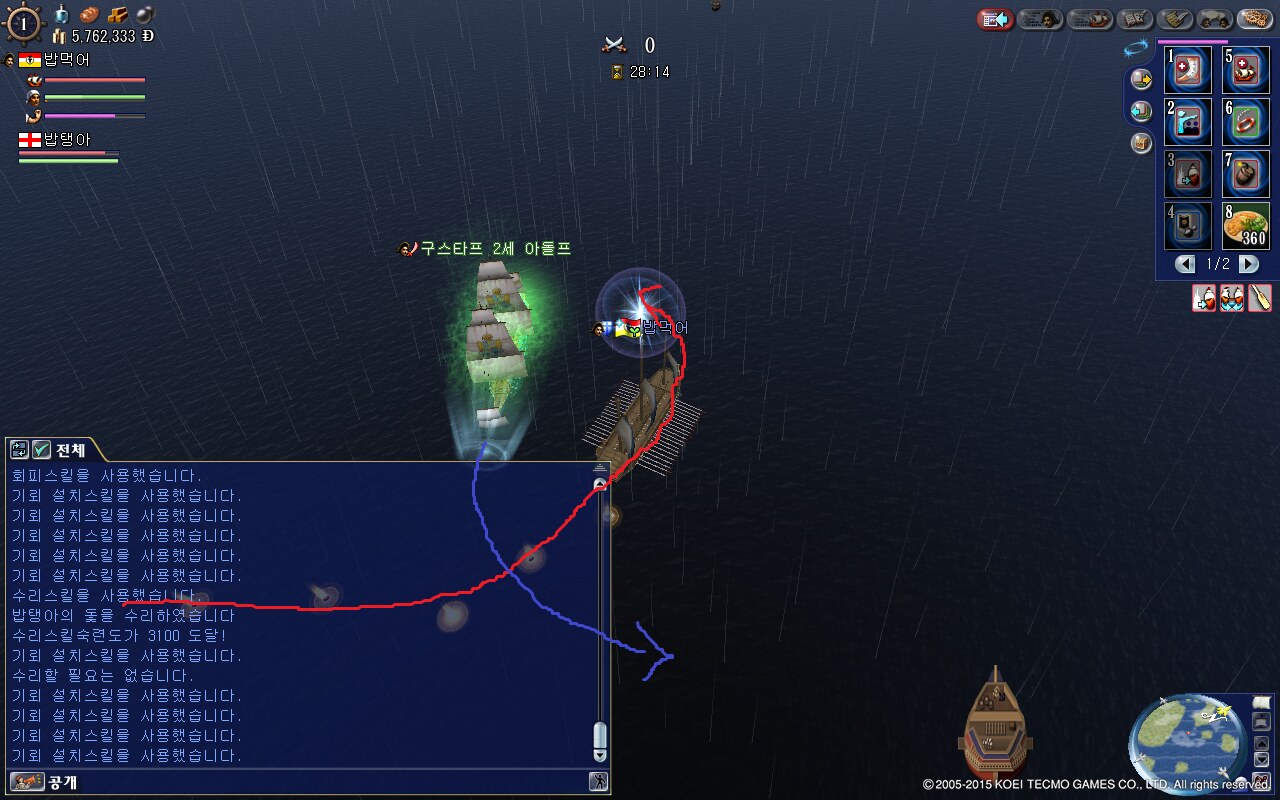Screen dimensions: 1280x800
Task: Go to next skill shortcut page
Action: (1249, 264)
